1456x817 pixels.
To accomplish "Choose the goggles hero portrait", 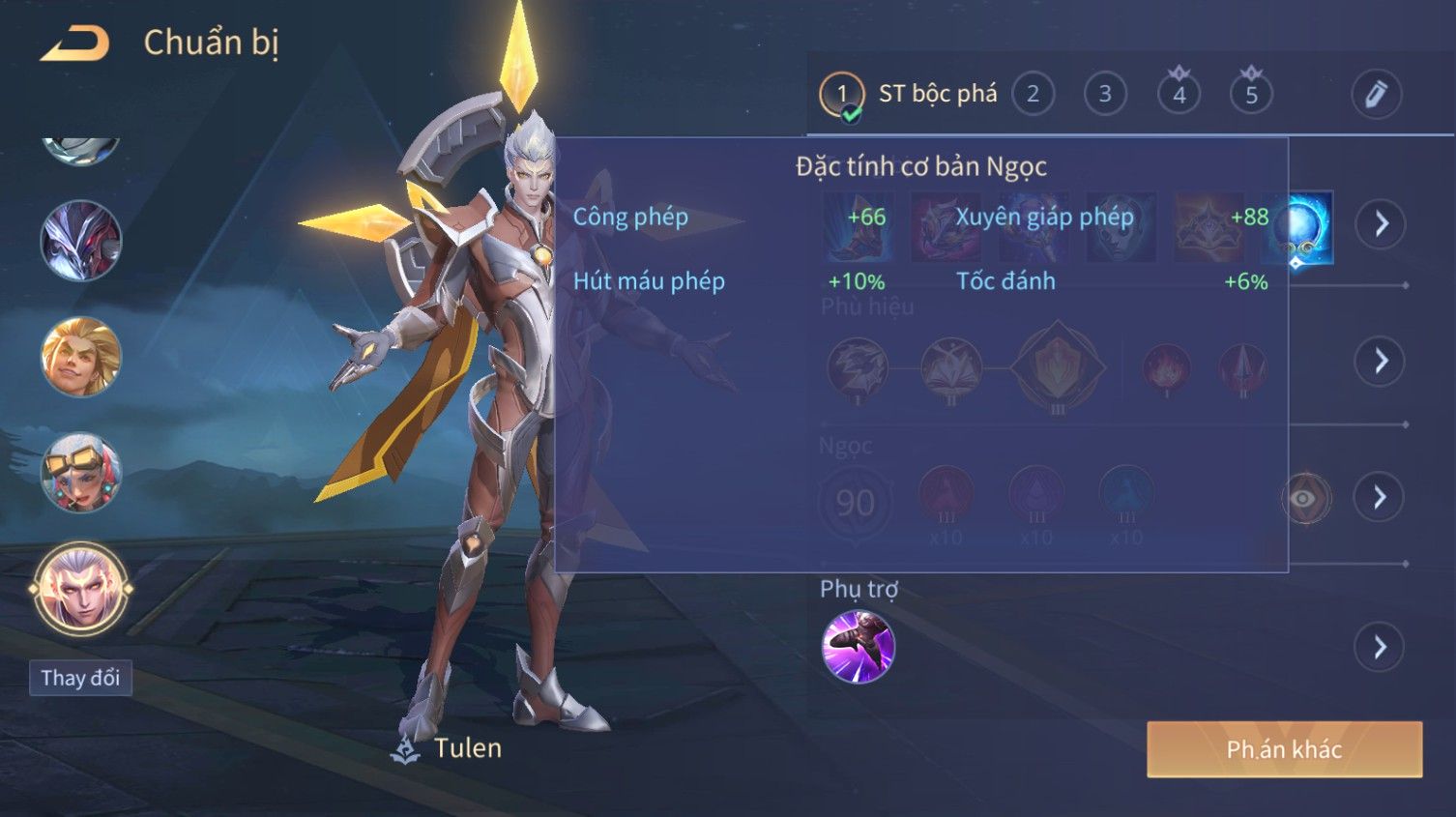I will [81, 473].
